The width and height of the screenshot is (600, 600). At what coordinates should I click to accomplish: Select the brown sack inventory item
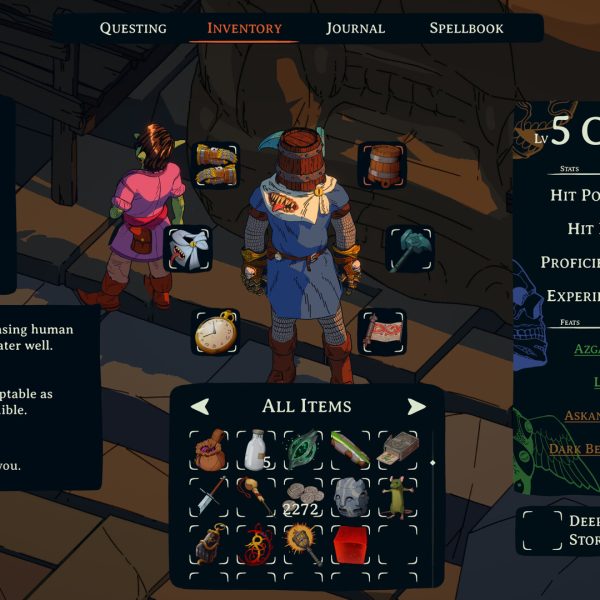(x=210, y=452)
